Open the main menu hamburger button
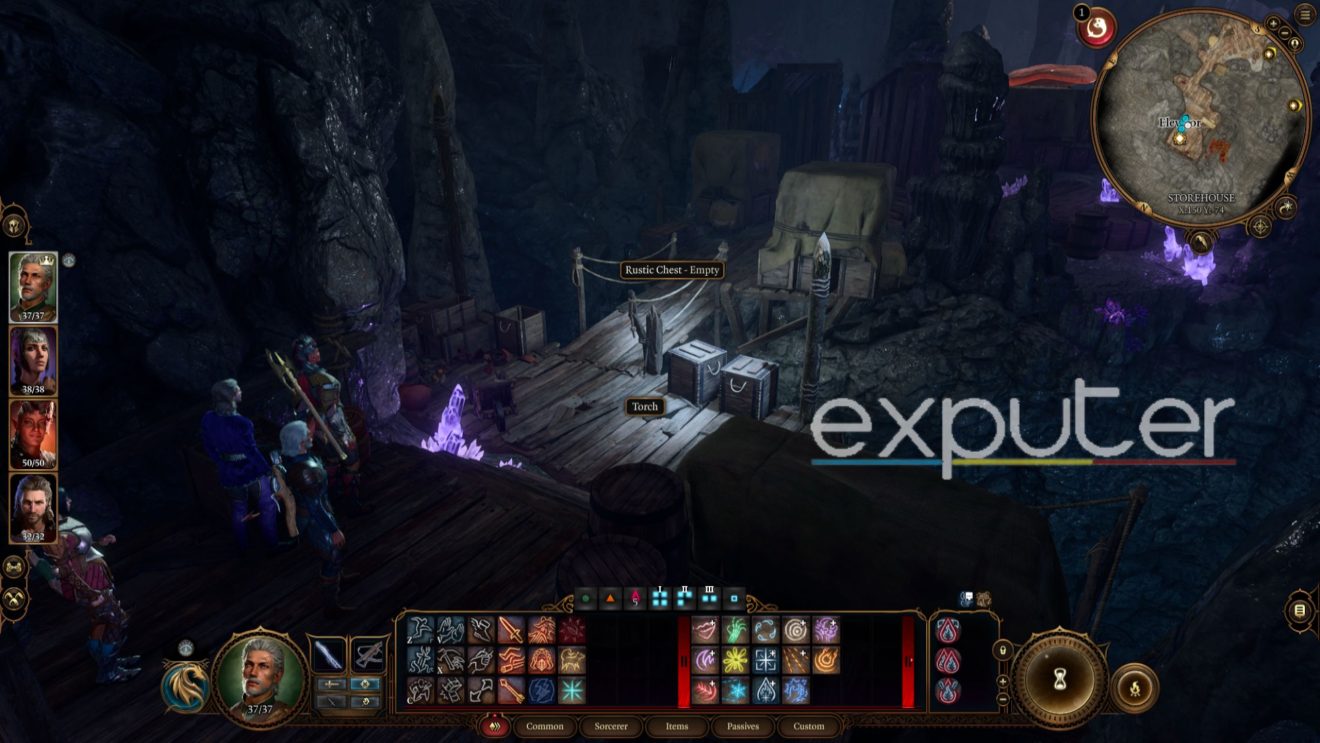The image size is (1320, 743). (1304, 15)
